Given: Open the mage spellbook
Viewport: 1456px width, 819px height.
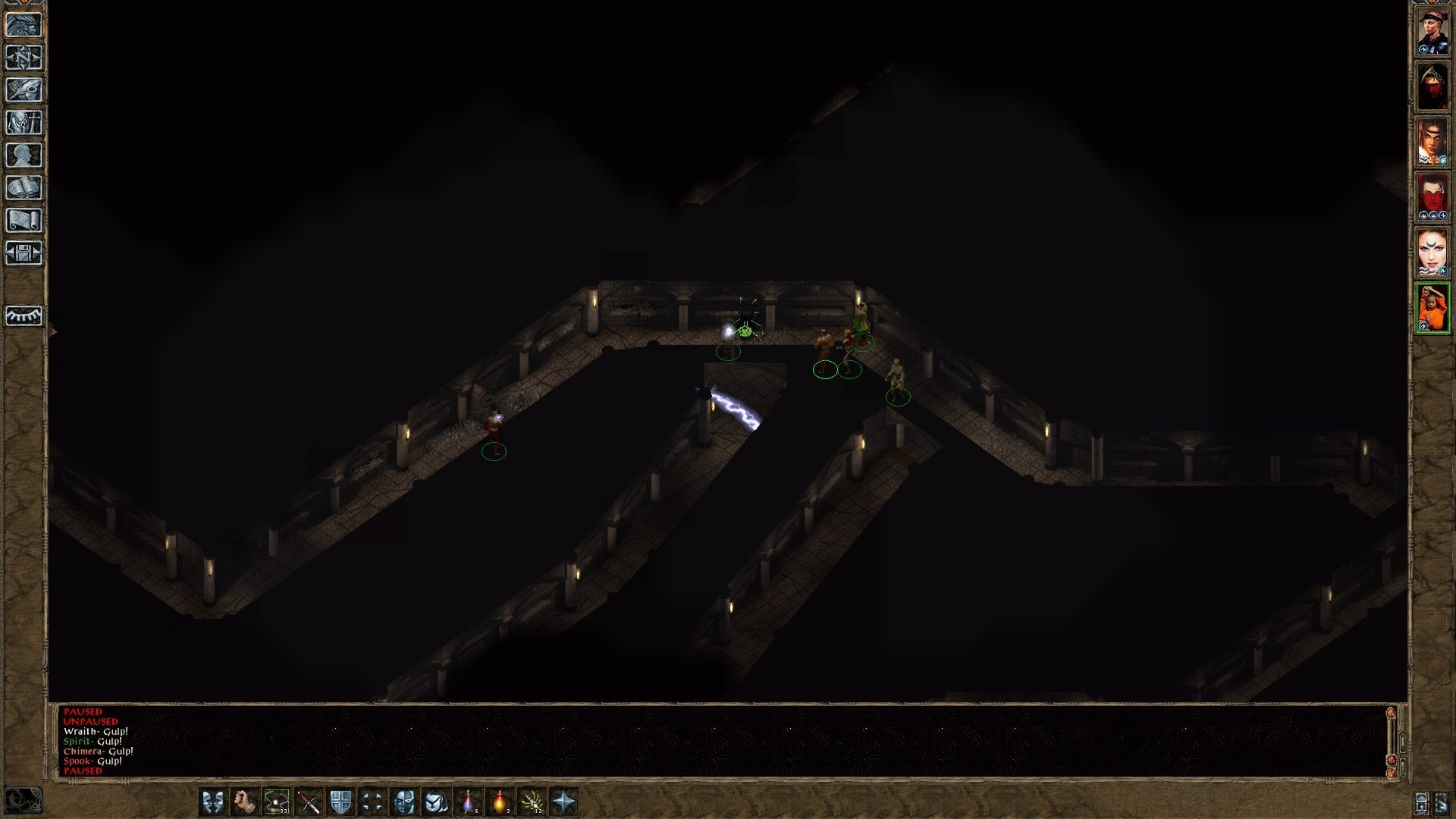Looking at the screenshot, I should pyautogui.click(x=23, y=185).
